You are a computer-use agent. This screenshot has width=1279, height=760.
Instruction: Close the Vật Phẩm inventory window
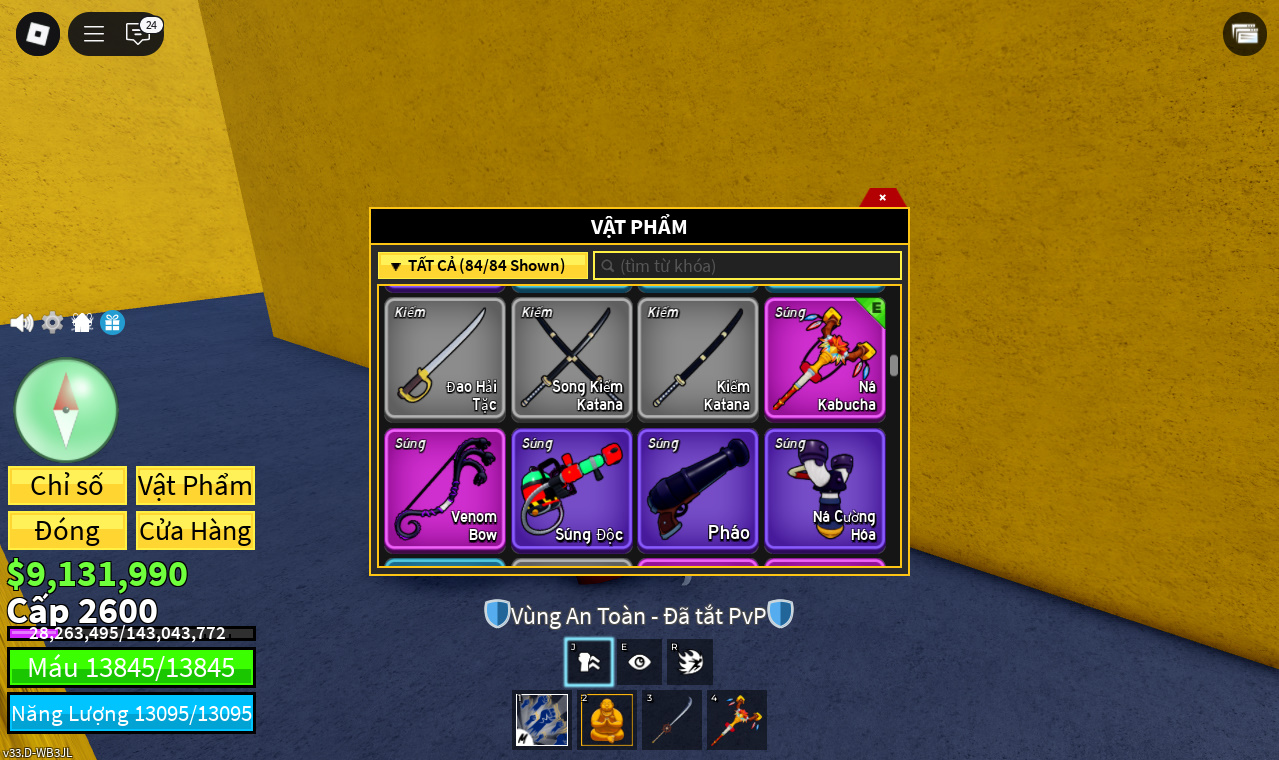(882, 197)
